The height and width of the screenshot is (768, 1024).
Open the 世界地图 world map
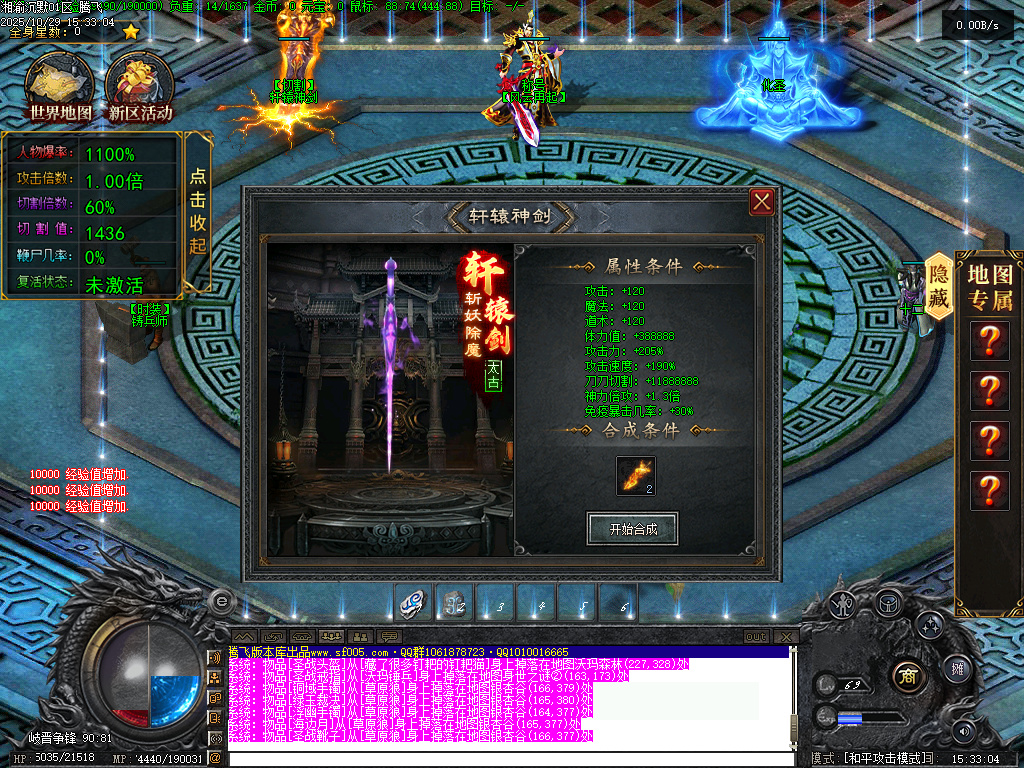click(x=60, y=88)
